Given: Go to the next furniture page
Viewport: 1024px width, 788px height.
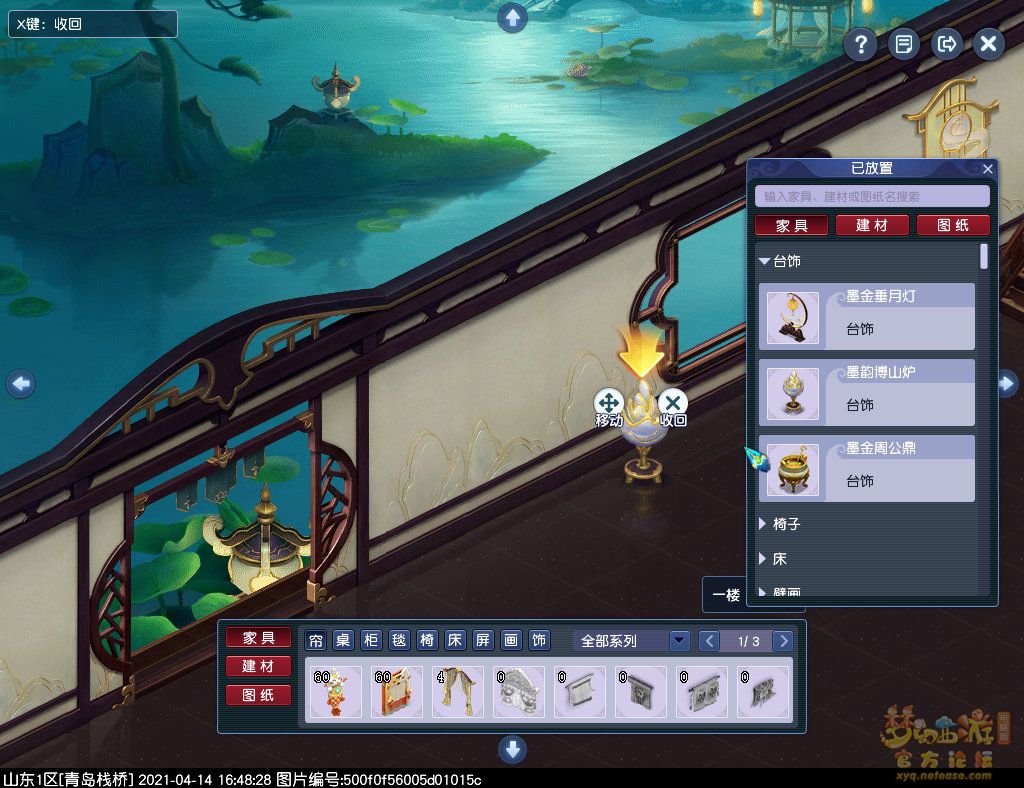Looking at the screenshot, I should [784, 641].
